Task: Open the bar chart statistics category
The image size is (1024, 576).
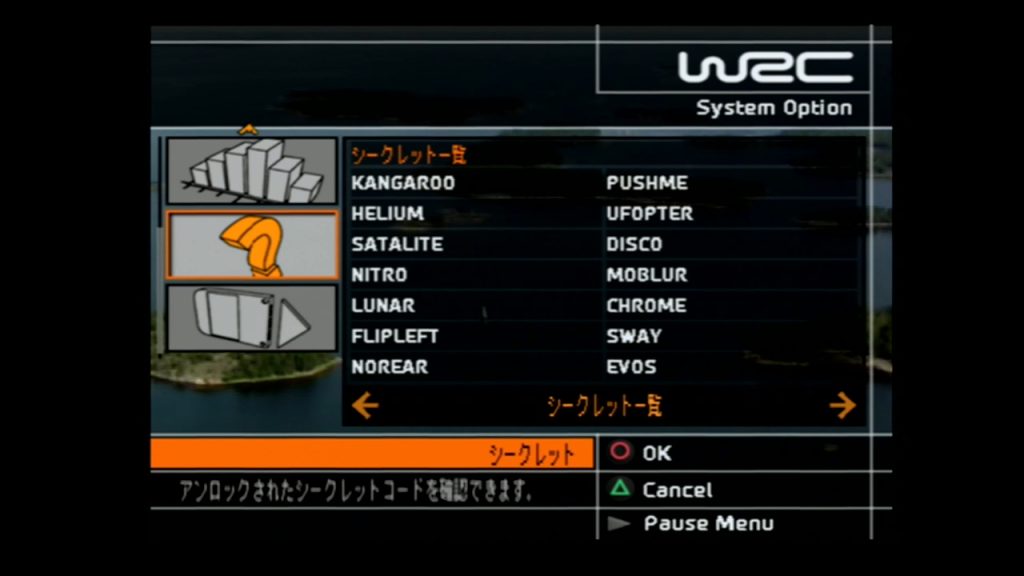Action: tap(252, 171)
